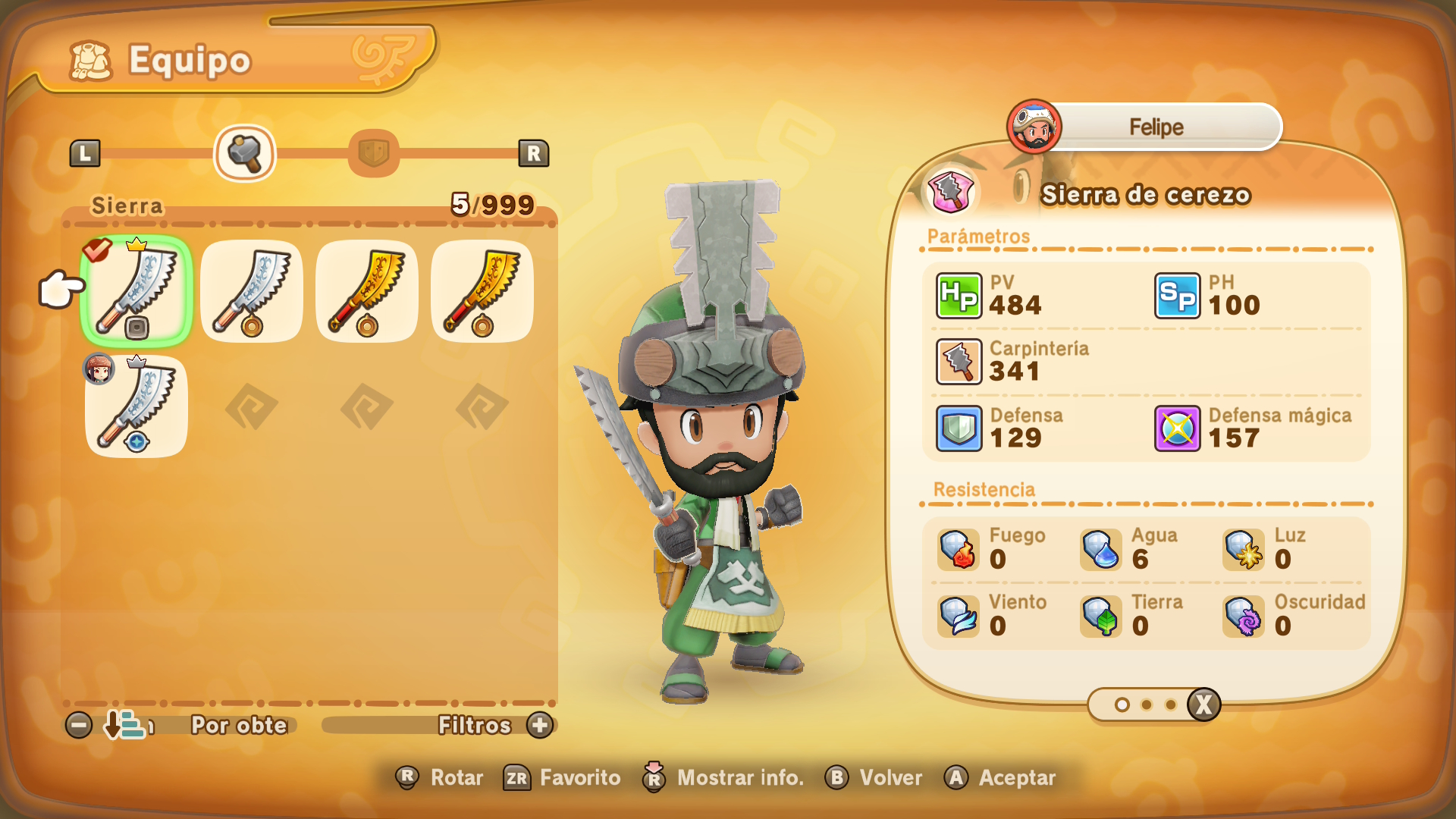Open the shield equipment tab
The image size is (1456, 819).
pyautogui.click(x=373, y=153)
